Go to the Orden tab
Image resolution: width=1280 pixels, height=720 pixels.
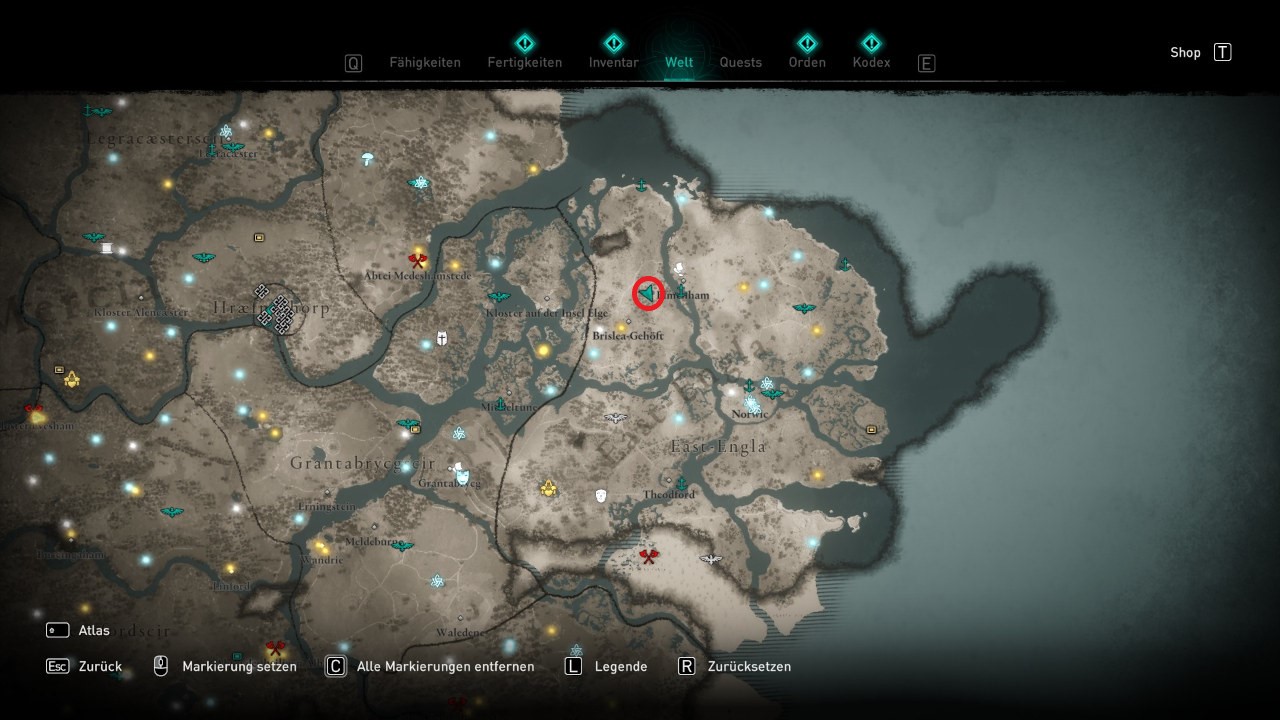[x=807, y=62]
